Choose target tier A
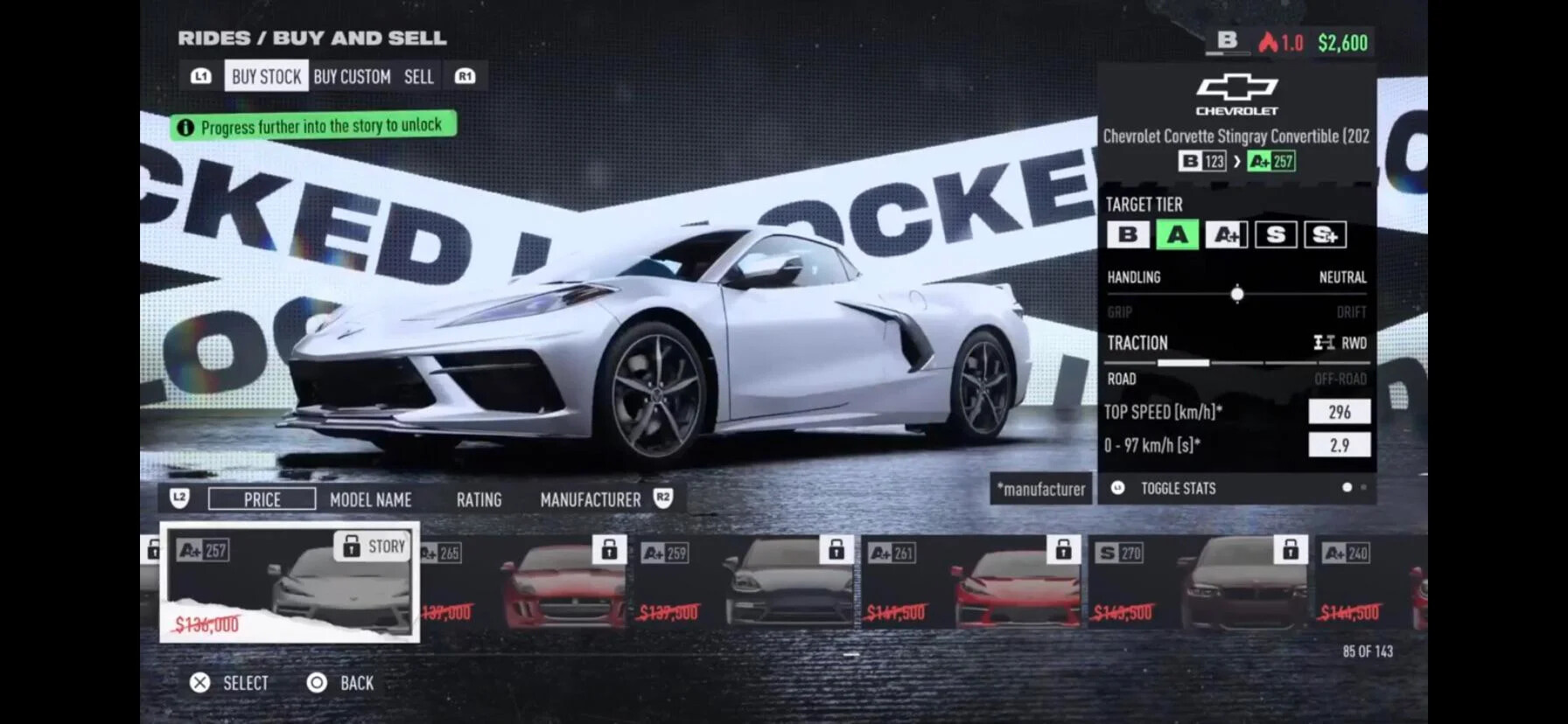The image size is (1568, 724). click(x=1177, y=234)
